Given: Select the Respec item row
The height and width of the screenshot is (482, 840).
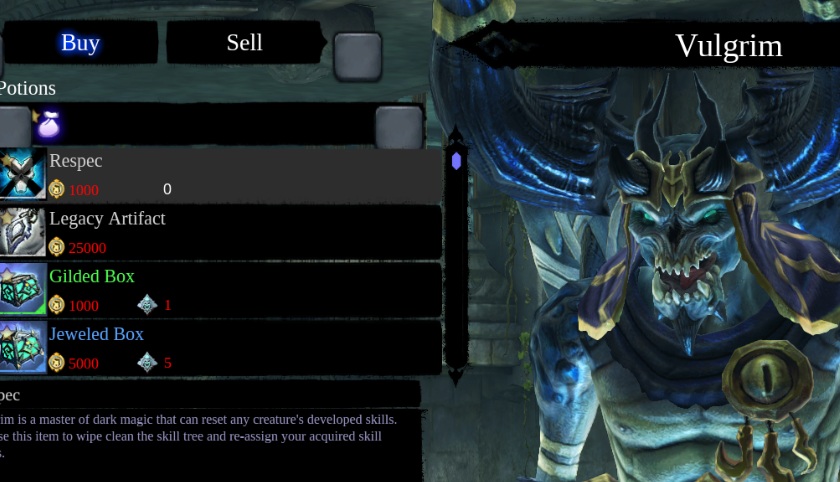Looking at the screenshot, I should click(220, 175).
